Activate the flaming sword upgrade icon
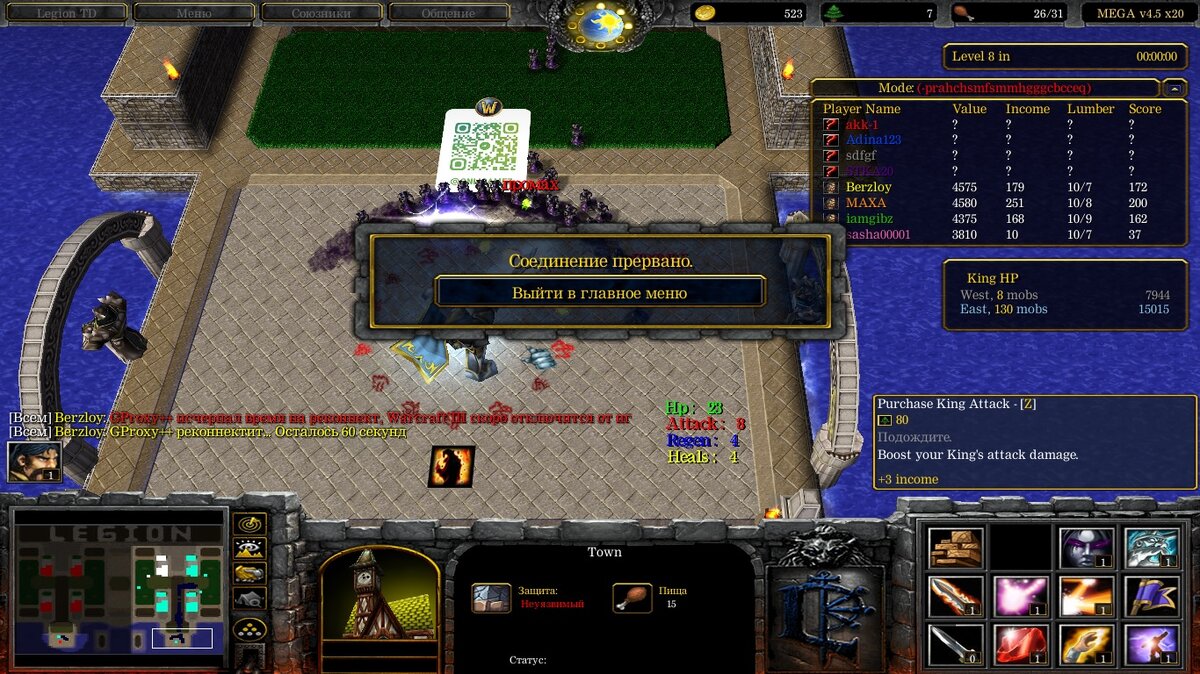The image size is (1200, 674). coord(955,597)
